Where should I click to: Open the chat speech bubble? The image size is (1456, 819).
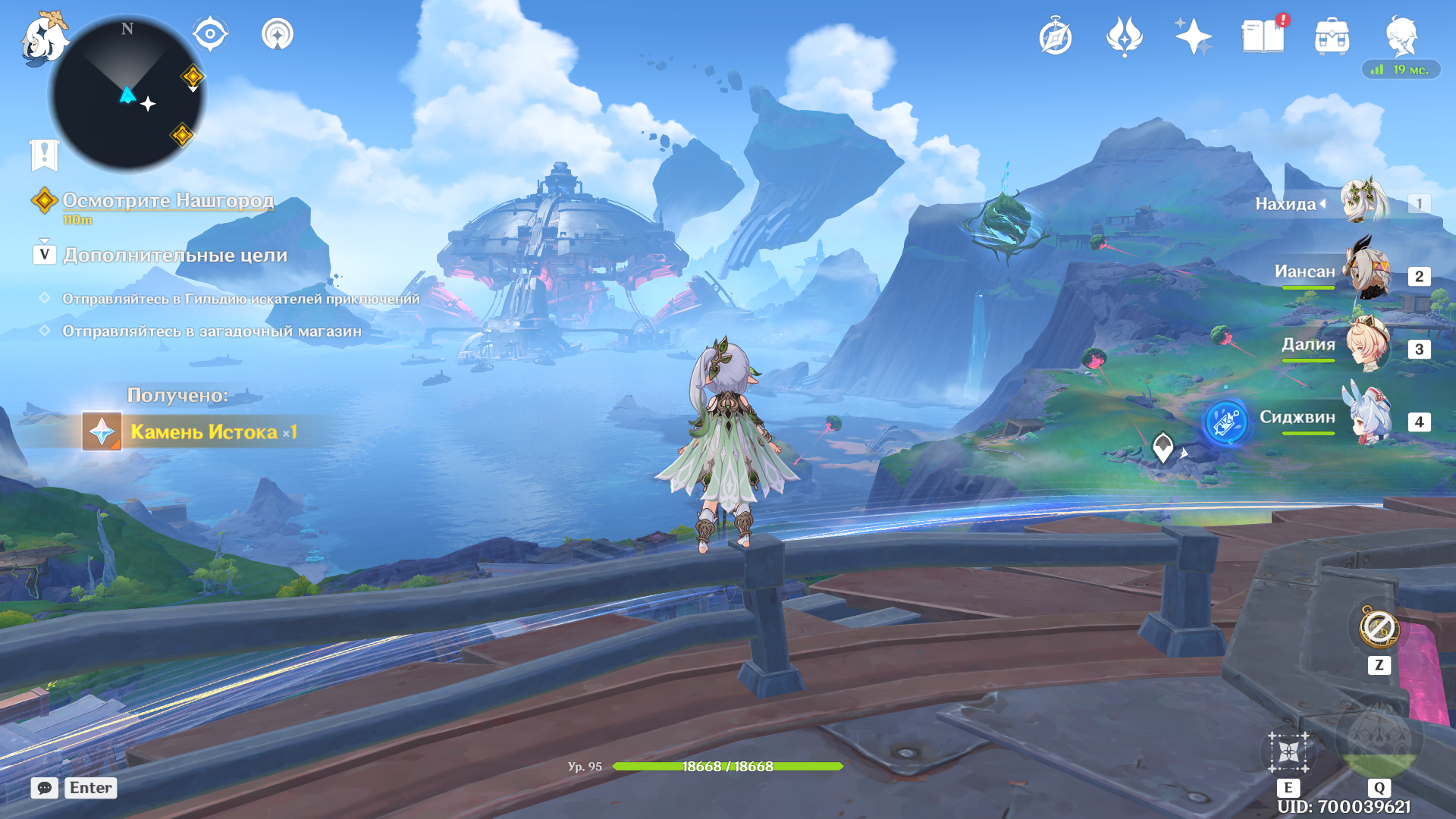point(45,788)
